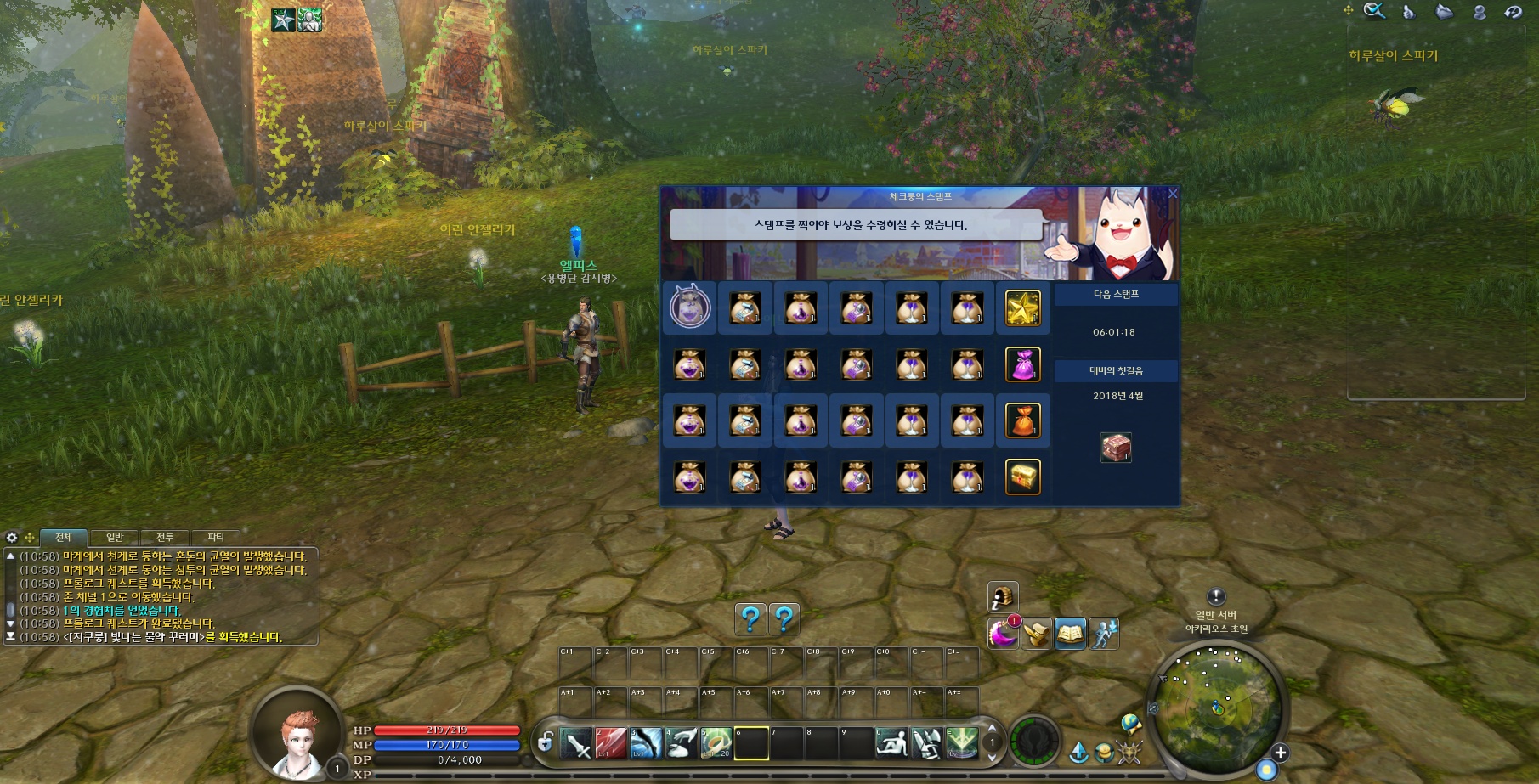The image size is (1539, 784).
Task: Switch to the 일반 chat tab
Action: tap(115, 537)
